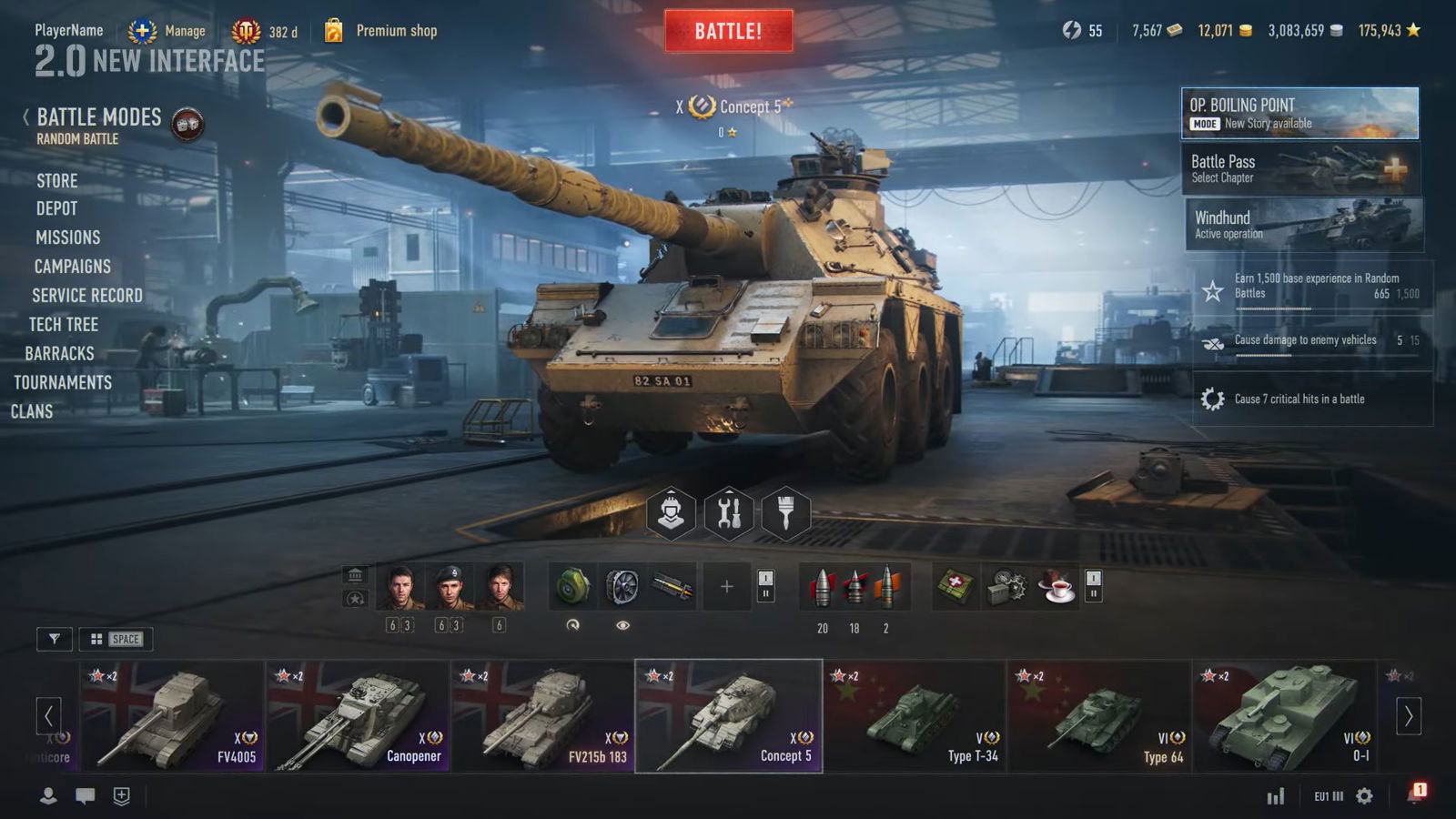Open the Missions screen
The width and height of the screenshot is (1456, 819).
click(67, 238)
